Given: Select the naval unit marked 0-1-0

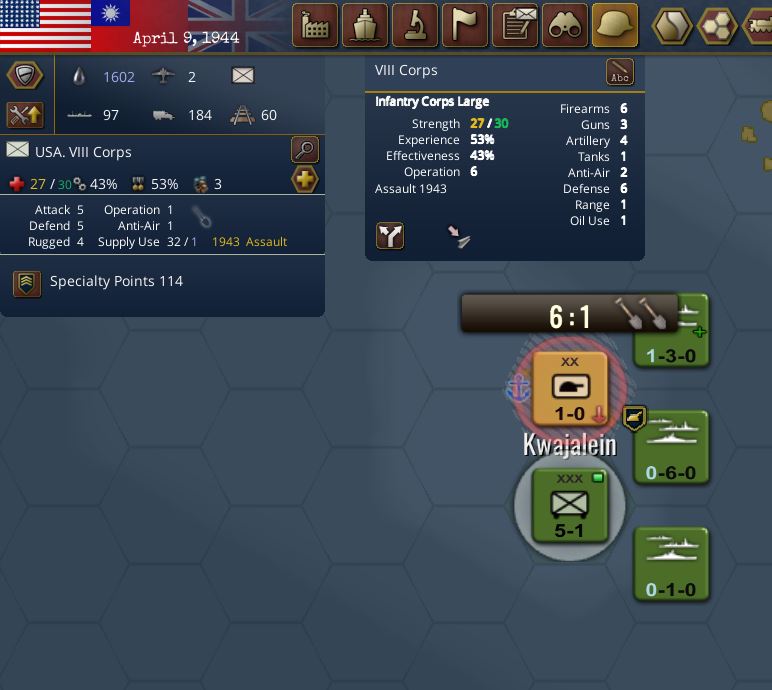Looking at the screenshot, I should click(x=671, y=565).
